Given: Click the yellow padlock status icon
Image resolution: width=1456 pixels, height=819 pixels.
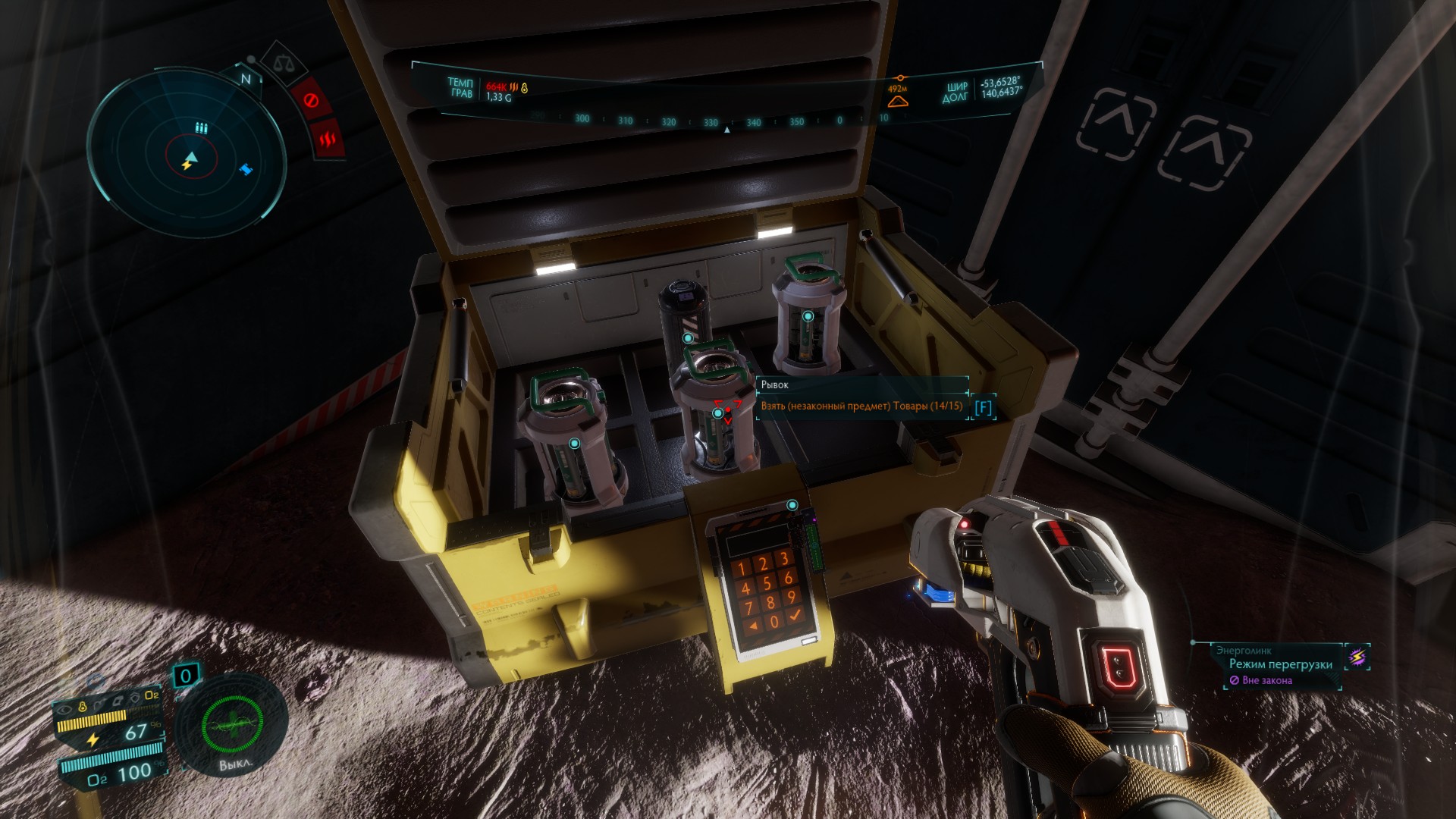Looking at the screenshot, I should click(x=83, y=707).
